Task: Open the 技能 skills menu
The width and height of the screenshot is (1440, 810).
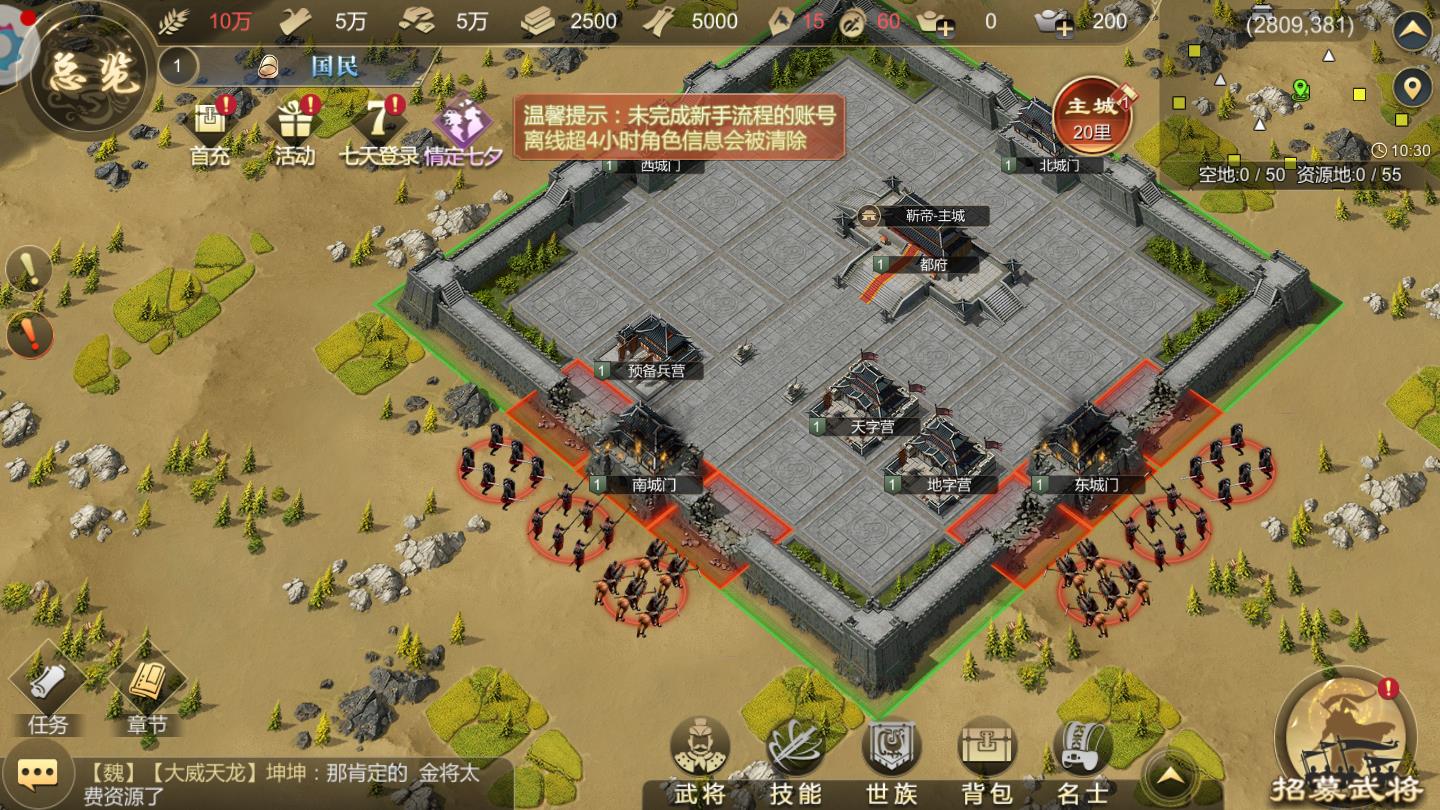Action: pos(796,760)
